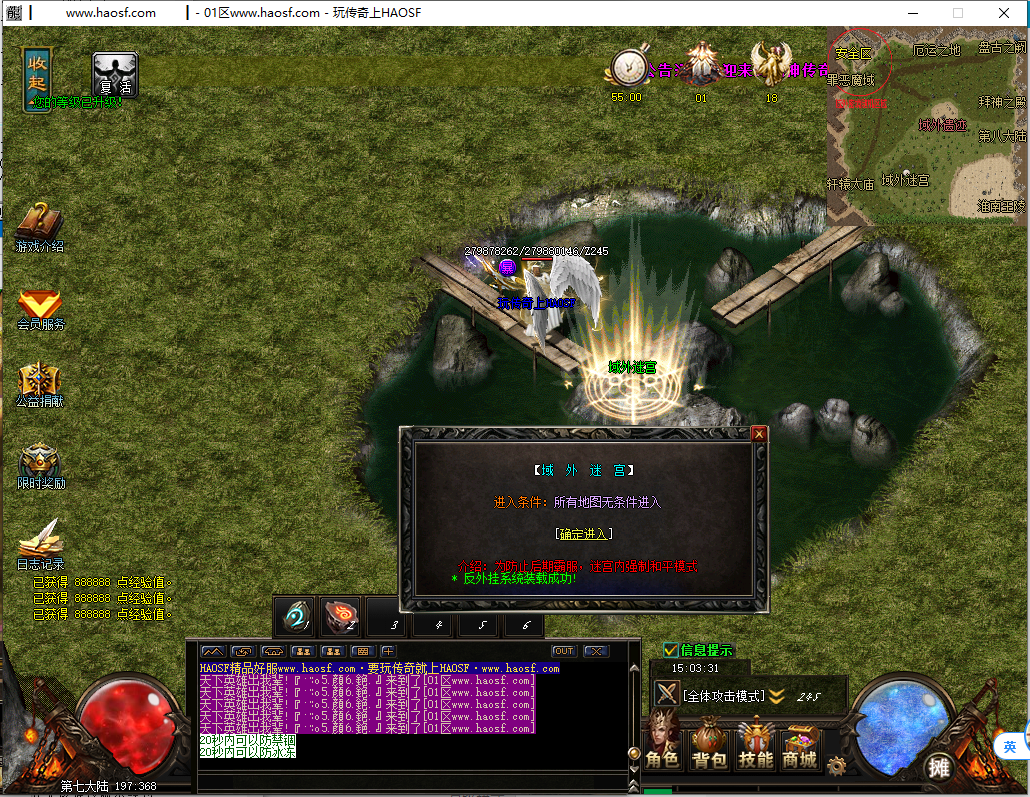Toggle the 信息提示 checkbox
This screenshot has width=1030, height=797.
pos(671,650)
